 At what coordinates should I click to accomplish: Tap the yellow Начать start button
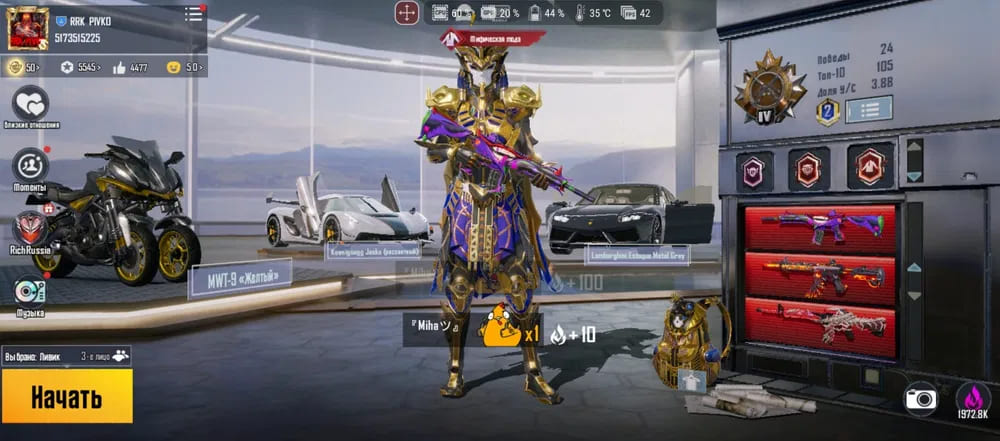tap(66, 396)
